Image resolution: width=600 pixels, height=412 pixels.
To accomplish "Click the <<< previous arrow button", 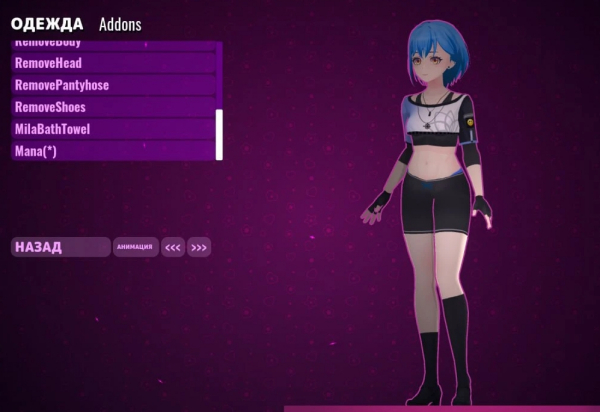I will point(173,247).
